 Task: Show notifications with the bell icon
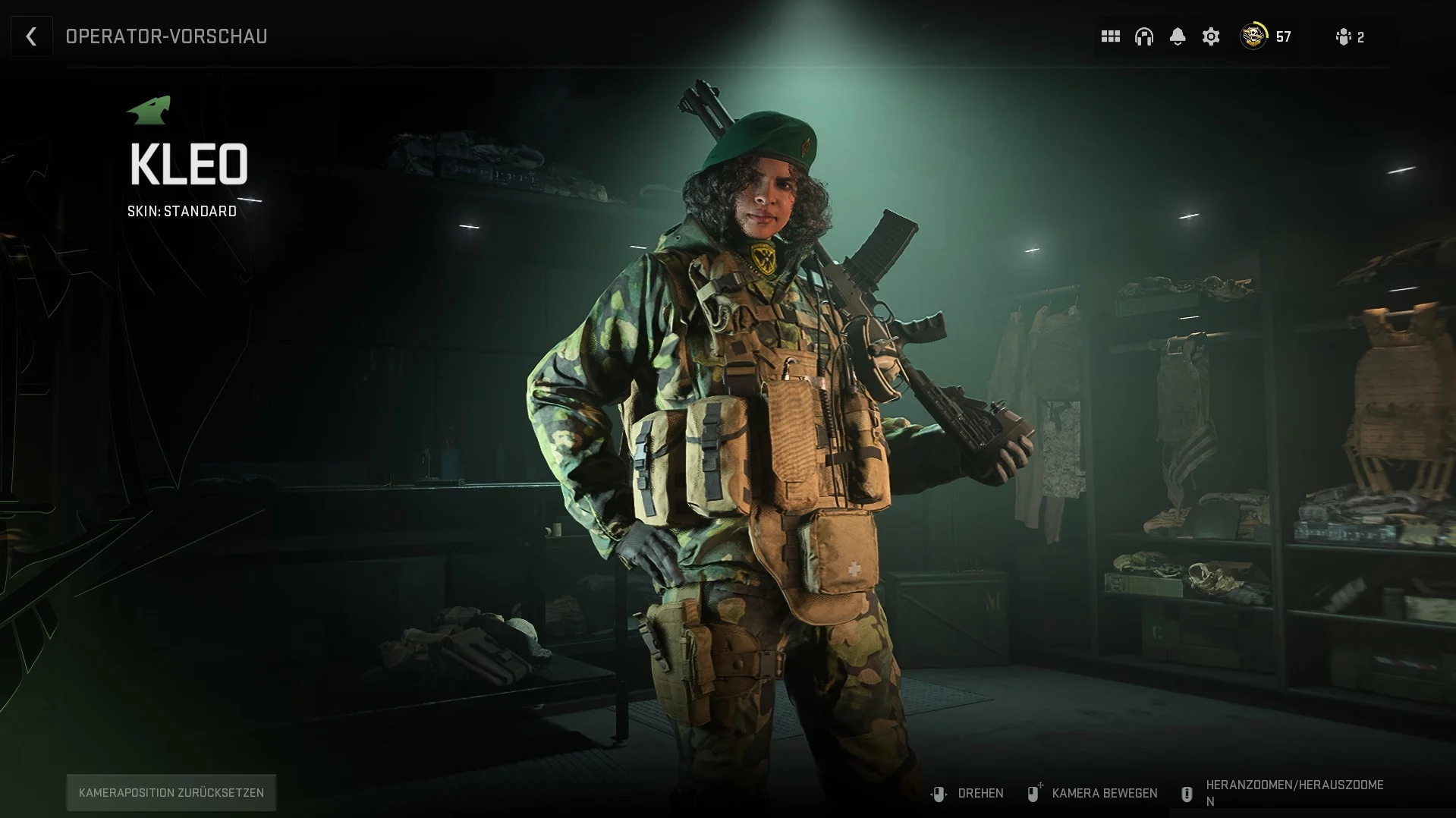pyautogui.click(x=1177, y=36)
